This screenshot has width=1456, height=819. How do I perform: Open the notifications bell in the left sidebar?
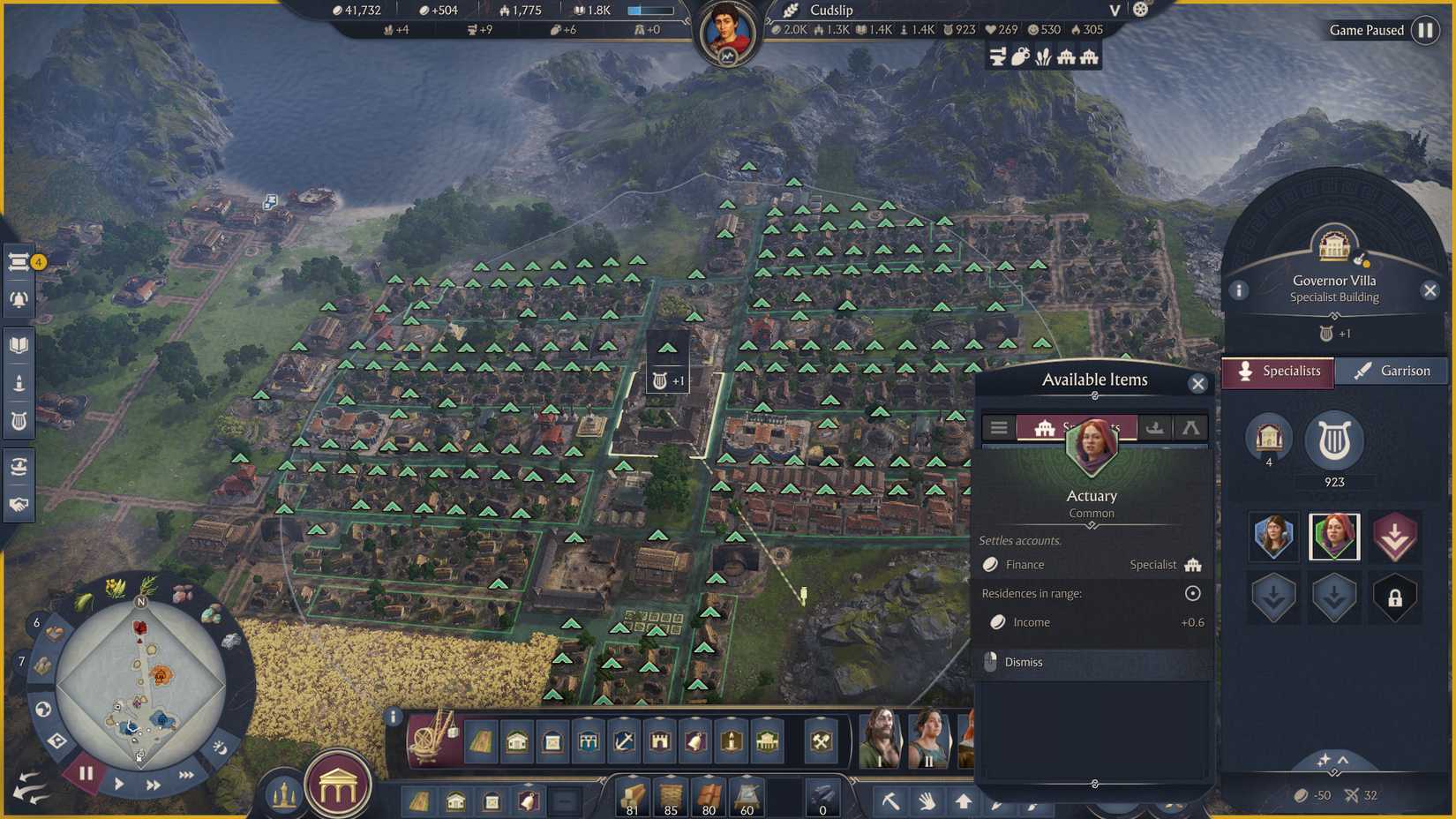19,298
